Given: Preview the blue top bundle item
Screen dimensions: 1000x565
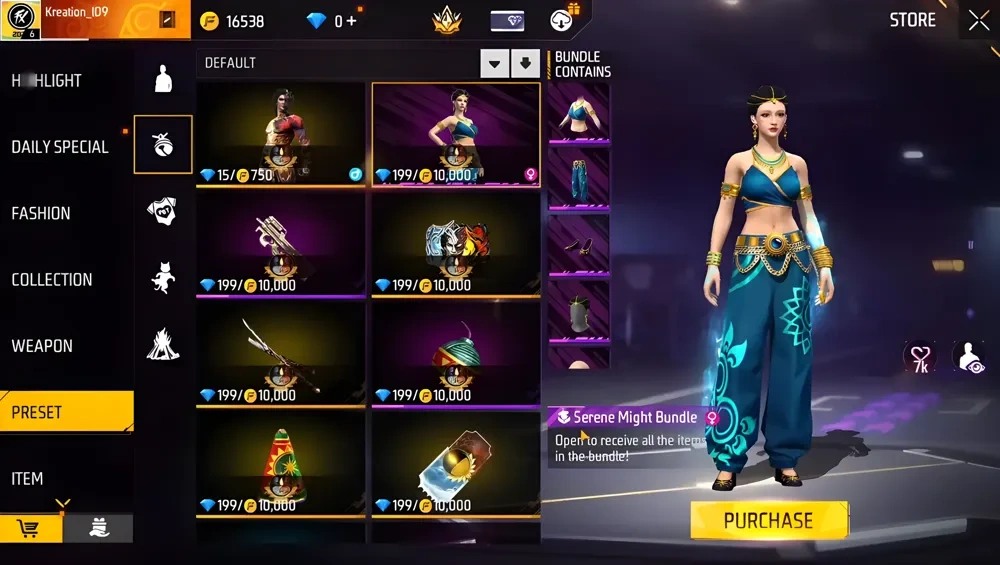Looking at the screenshot, I should tap(578, 112).
